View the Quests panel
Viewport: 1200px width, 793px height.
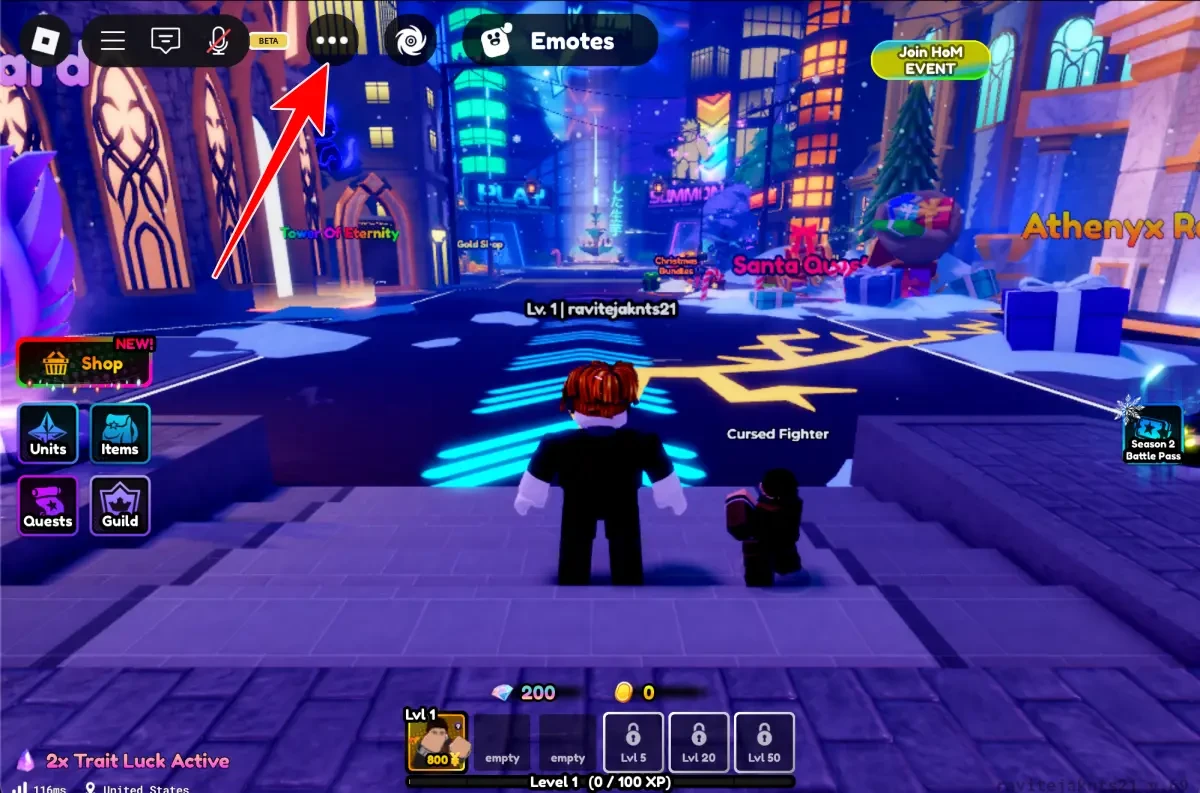(x=48, y=505)
